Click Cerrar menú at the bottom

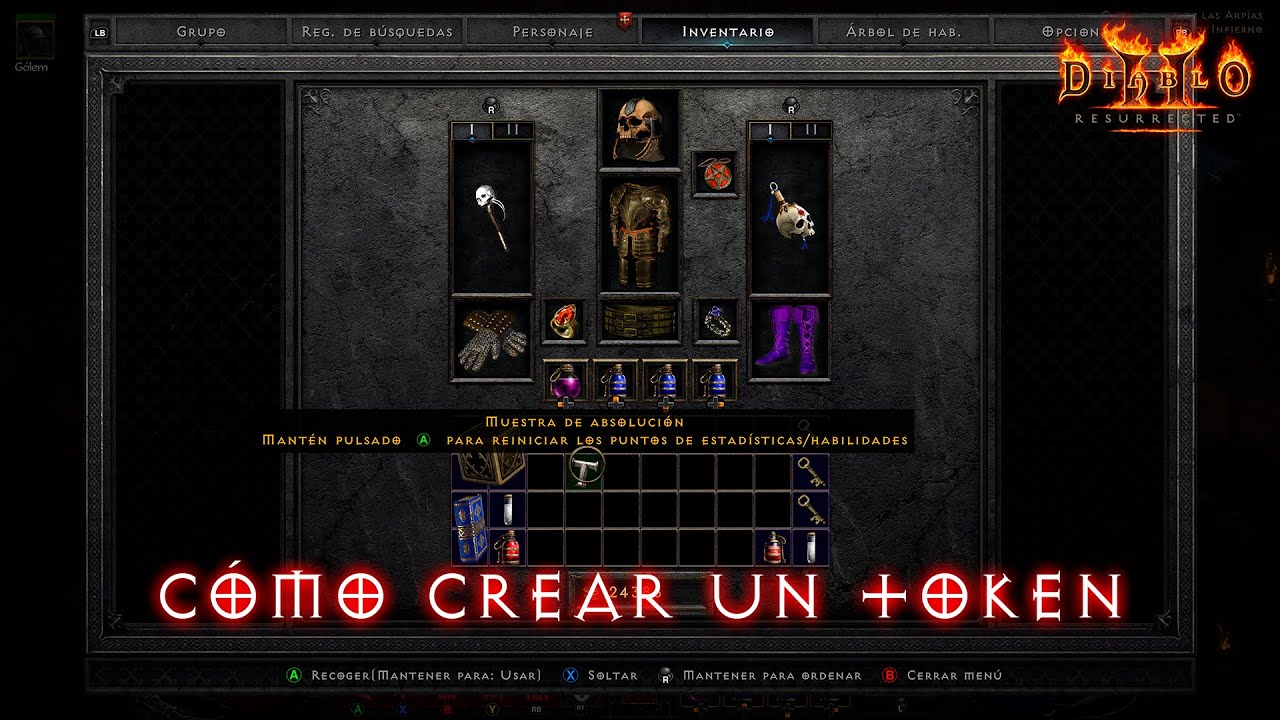click(938, 675)
